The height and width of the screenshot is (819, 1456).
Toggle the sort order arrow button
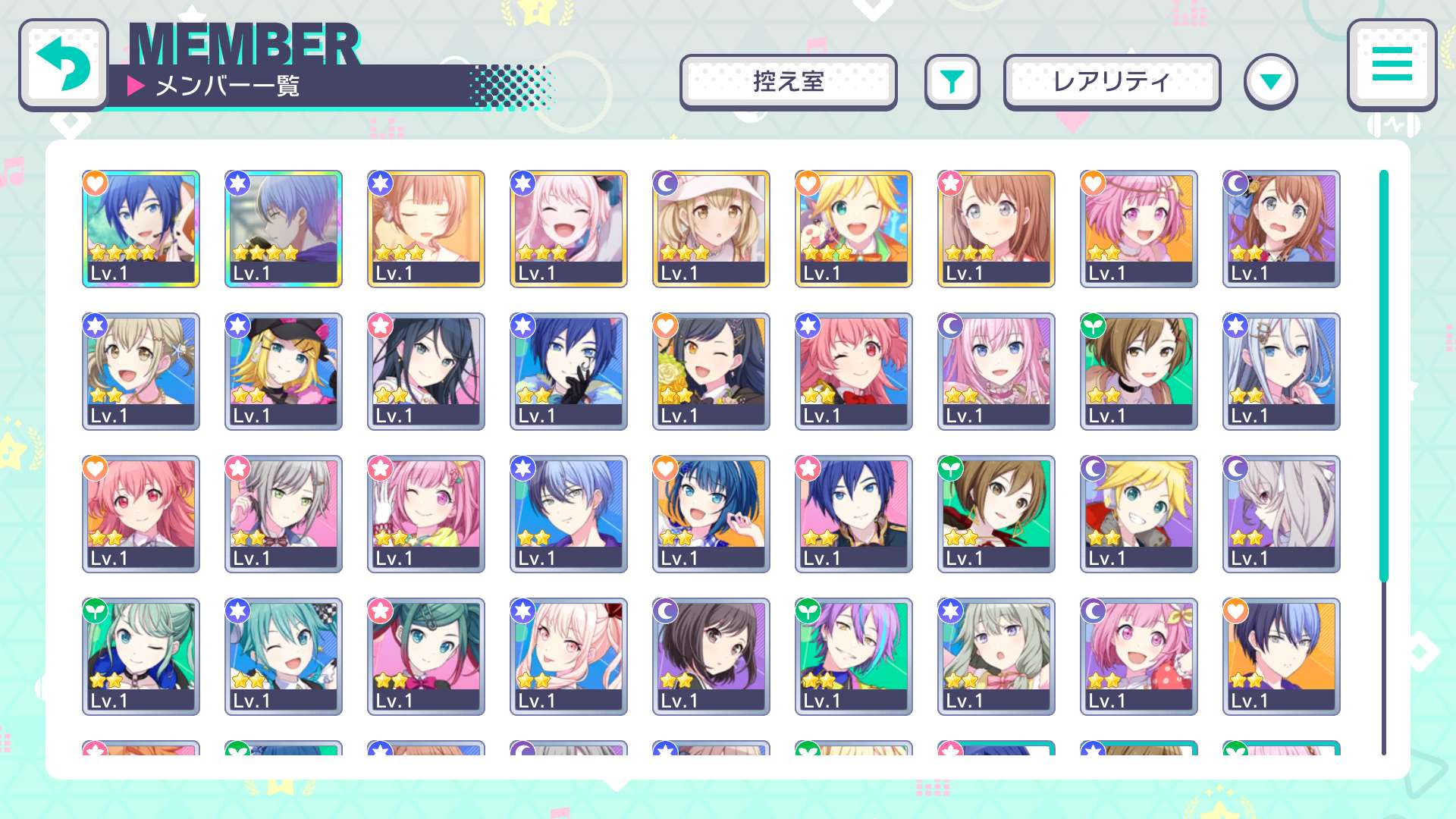[x=1270, y=82]
